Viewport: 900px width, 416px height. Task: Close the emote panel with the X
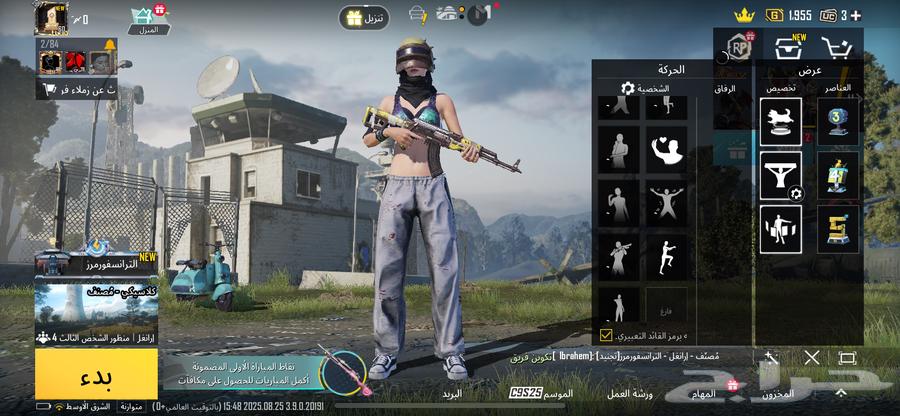coord(812,357)
